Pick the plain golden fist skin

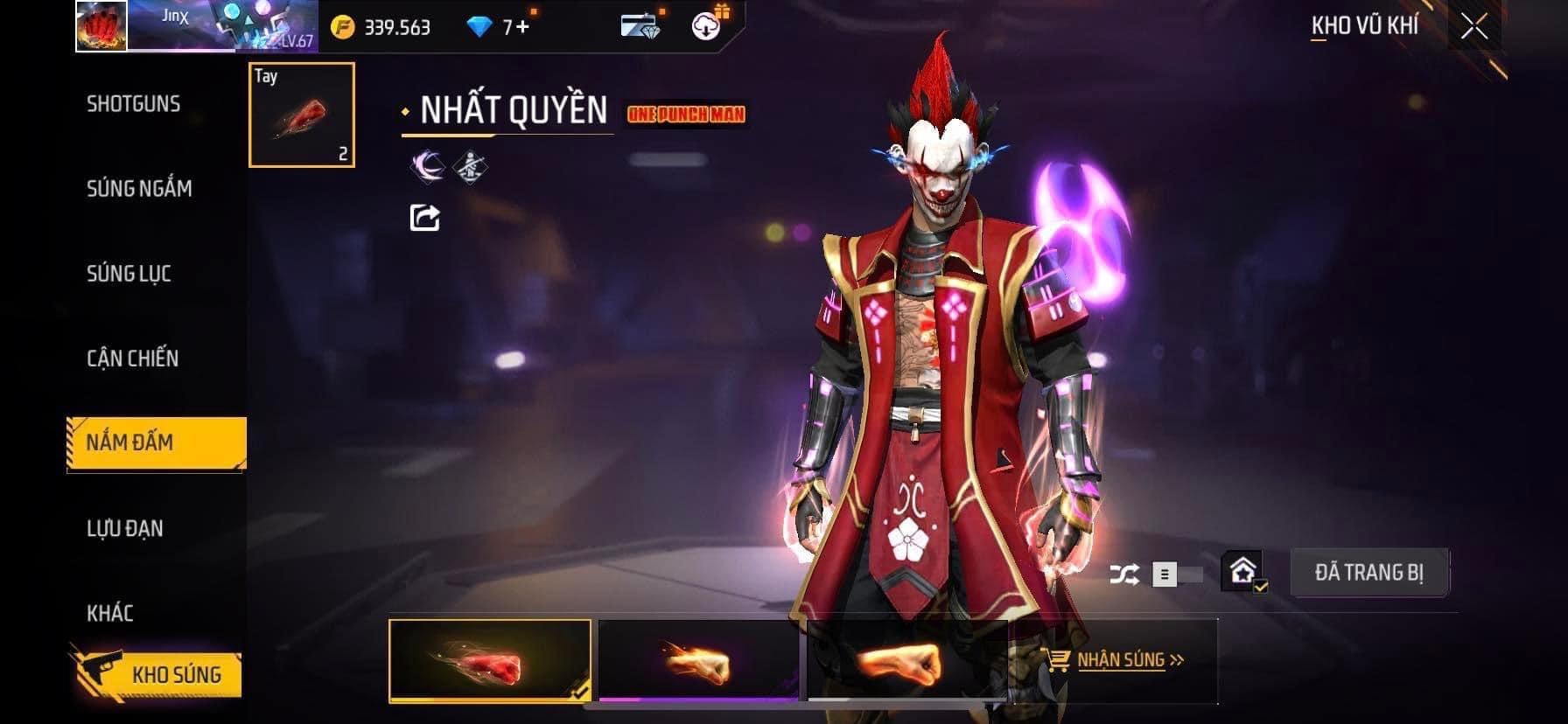(906, 660)
